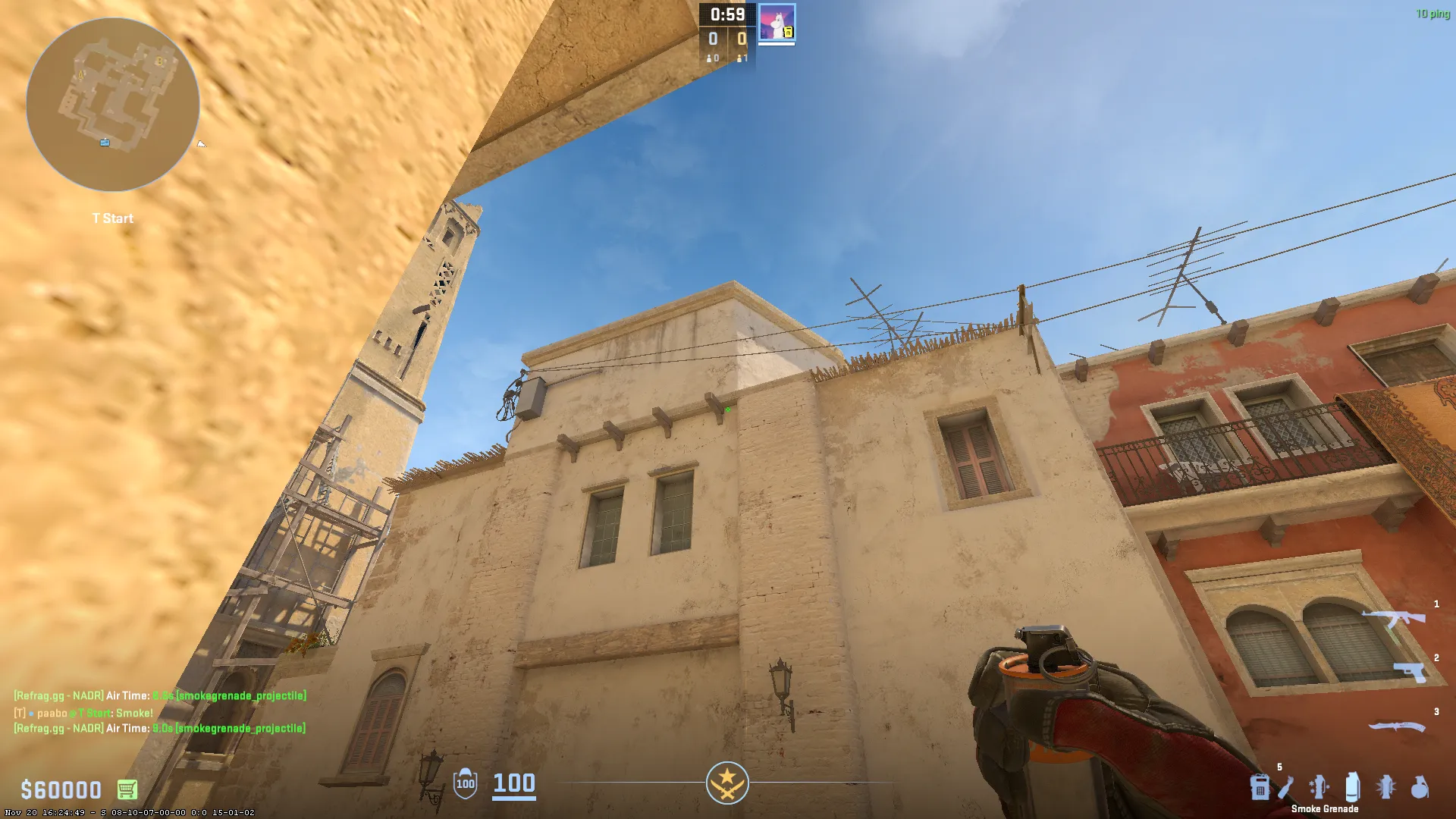The image size is (1456, 819).
Task: Click the armor shield icon
Action: pos(466,783)
